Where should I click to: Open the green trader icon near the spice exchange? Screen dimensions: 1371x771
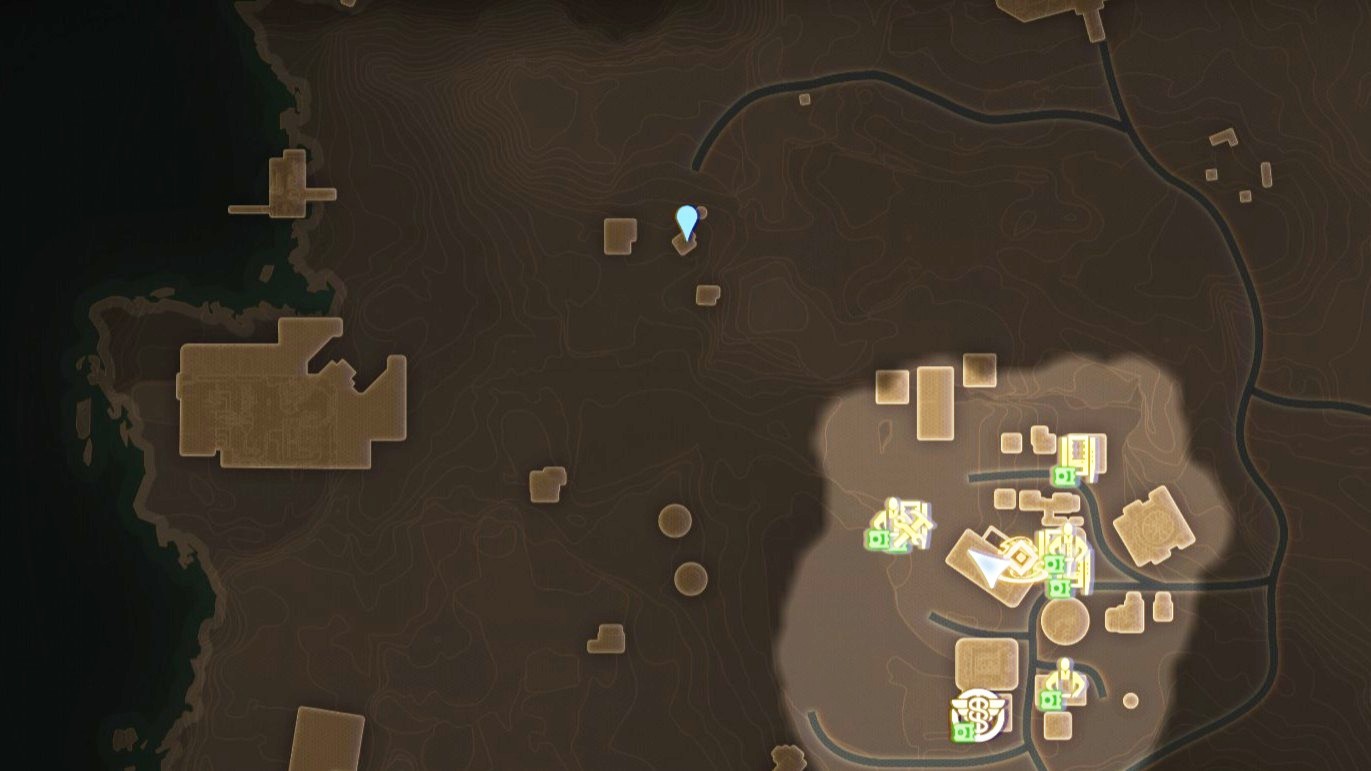click(x=963, y=731)
